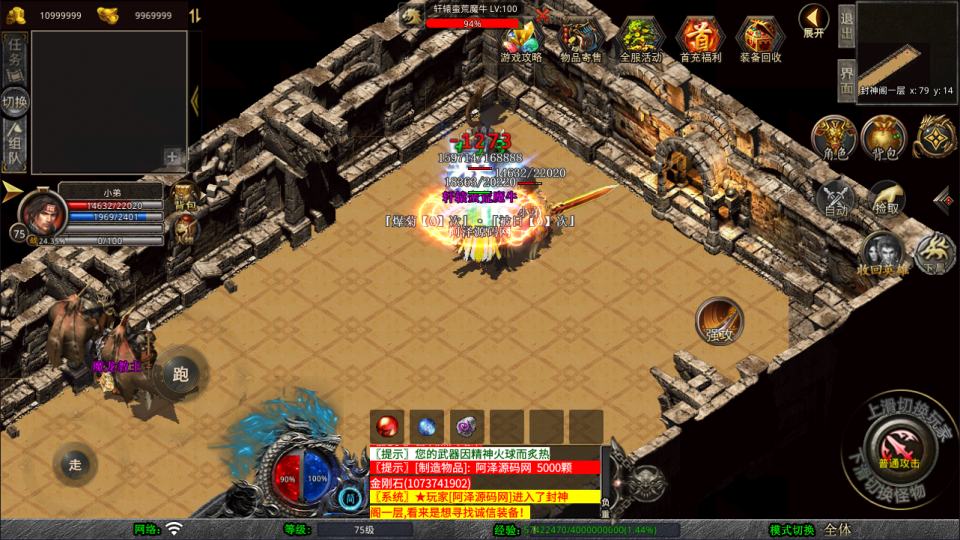Viewport: 960px width, 540px height.
Task: Open the round 背包 bag button beside 角色
Action: (885, 137)
